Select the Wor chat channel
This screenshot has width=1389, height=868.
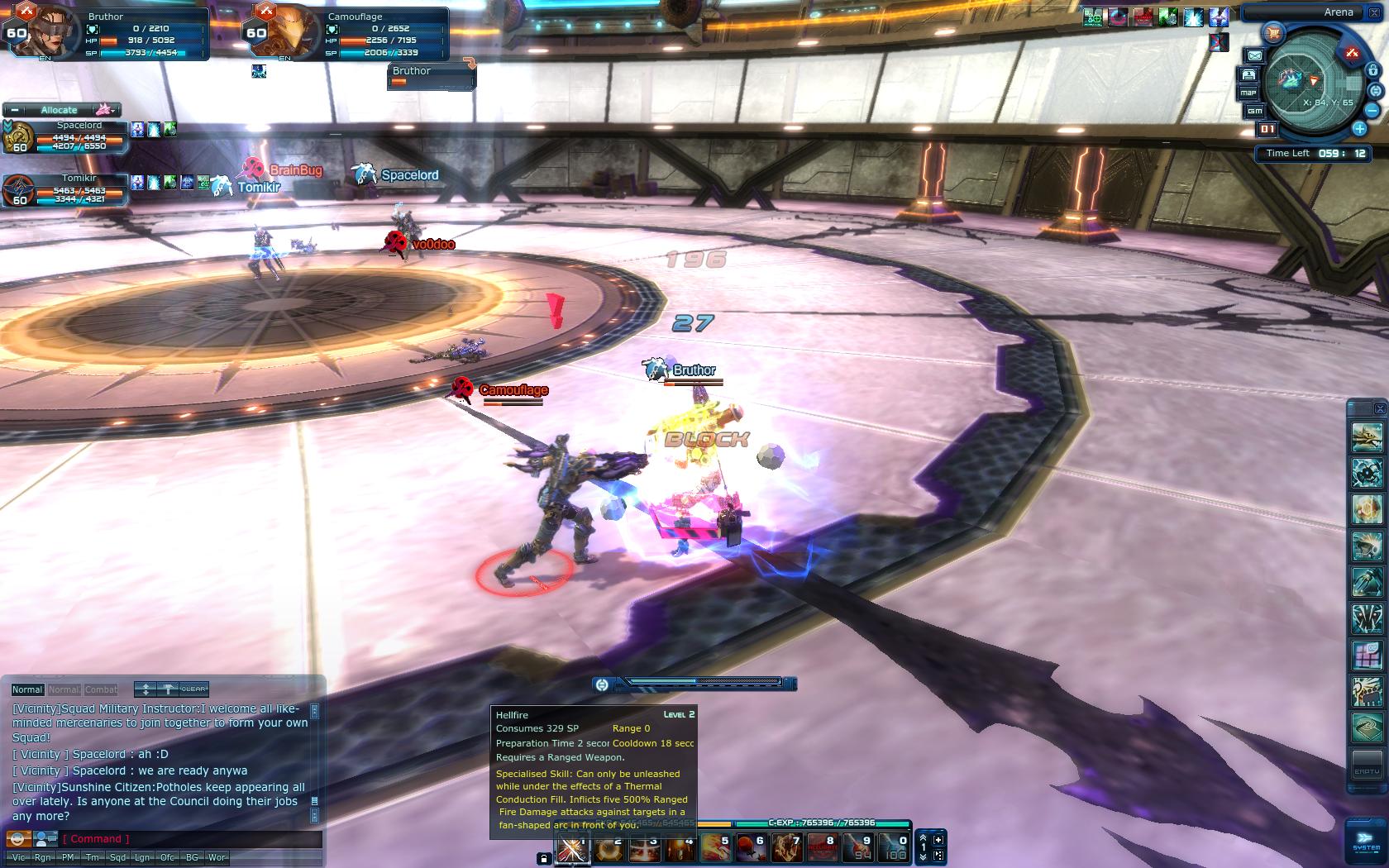(217, 858)
